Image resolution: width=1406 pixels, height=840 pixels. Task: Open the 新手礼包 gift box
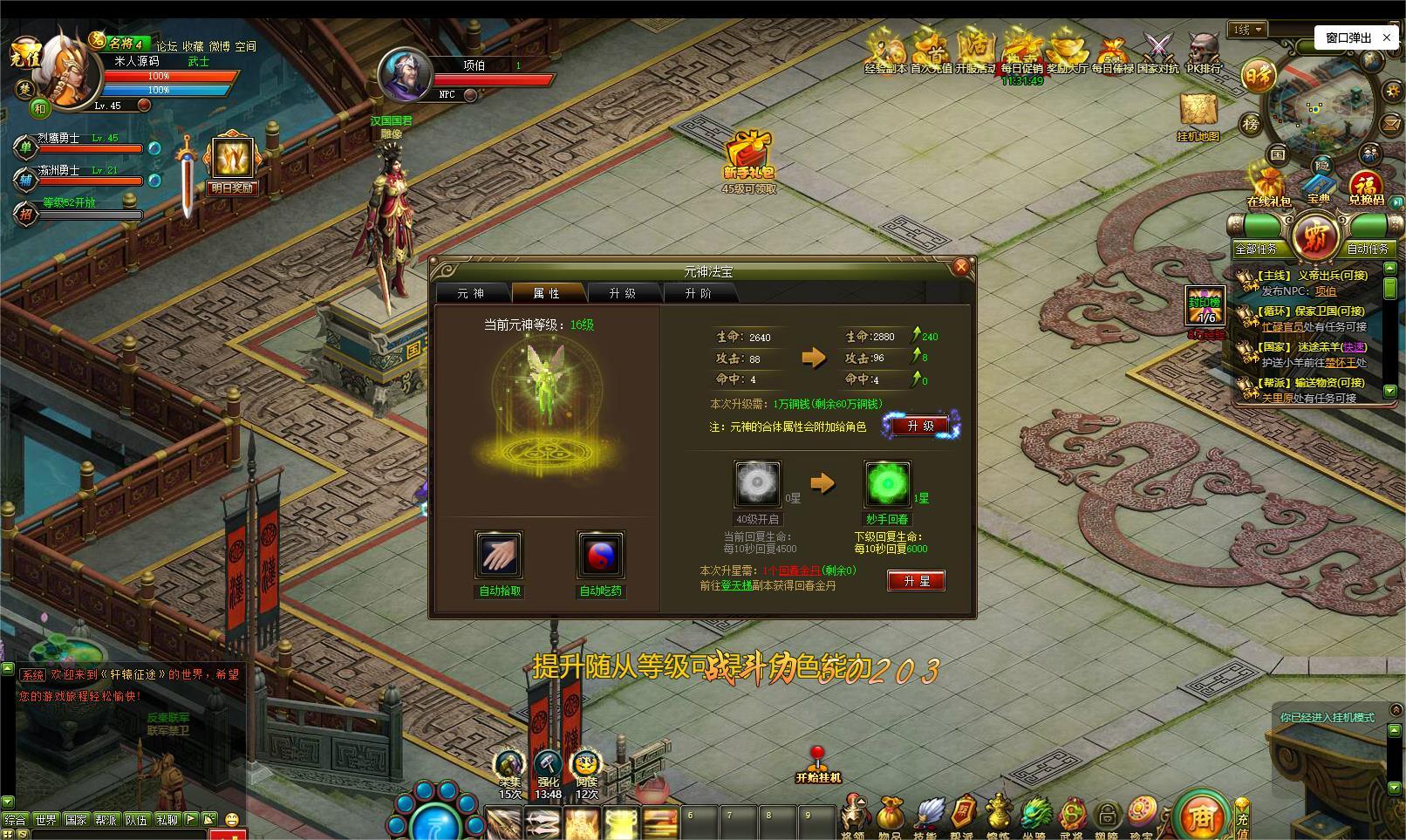click(x=748, y=154)
